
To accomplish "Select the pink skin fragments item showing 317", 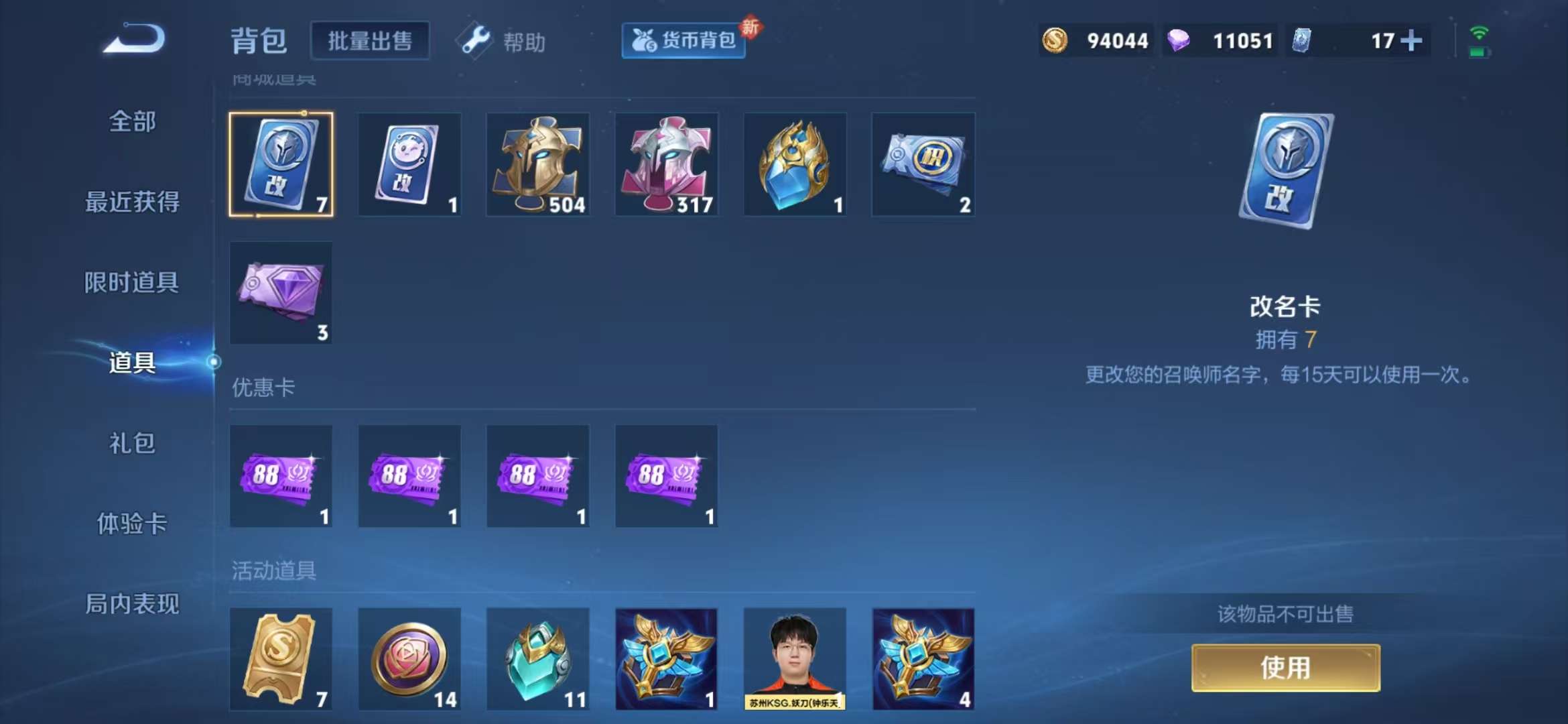I will pyautogui.click(x=667, y=164).
